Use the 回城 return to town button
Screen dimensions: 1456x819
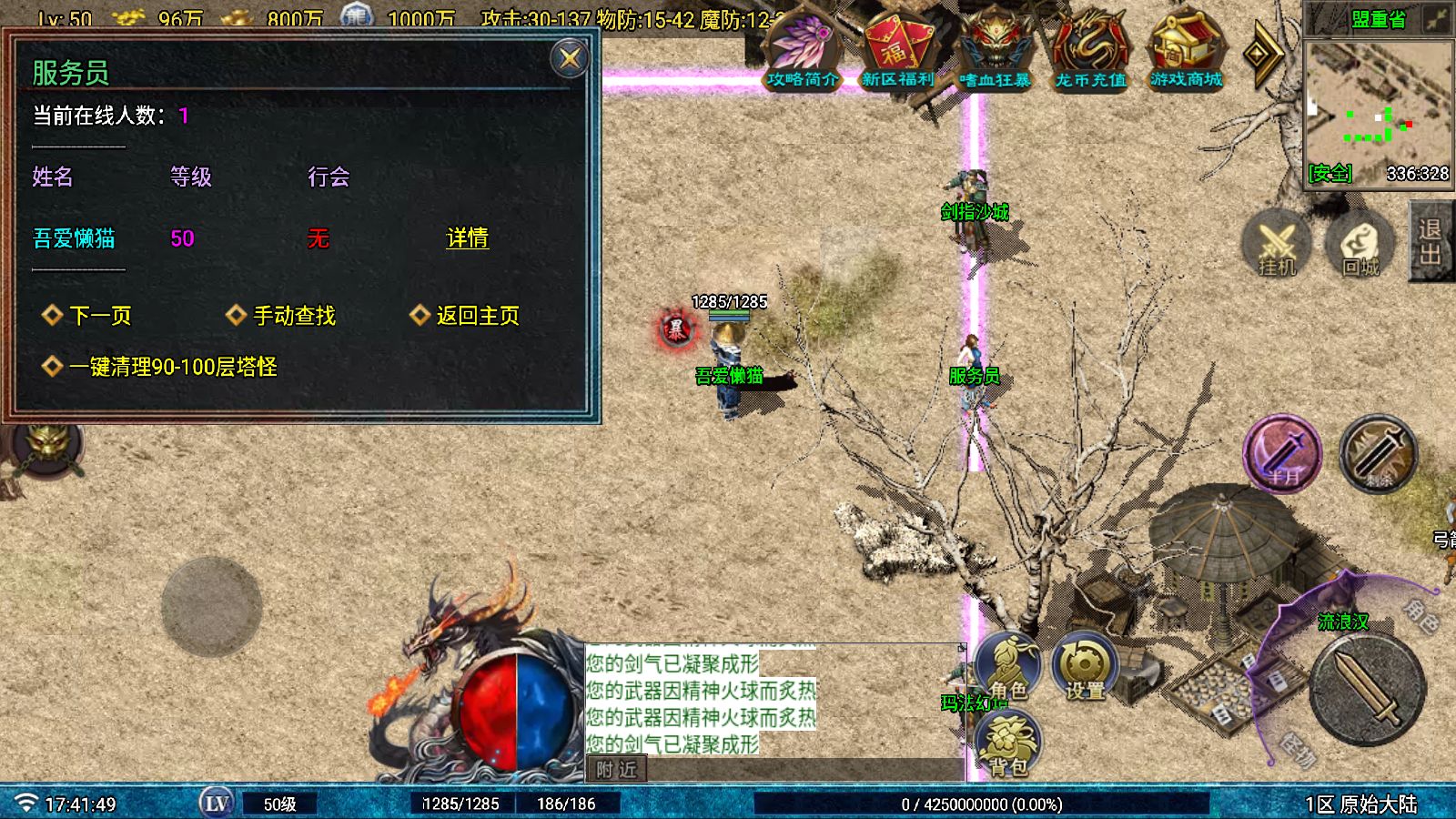pos(1360,244)
